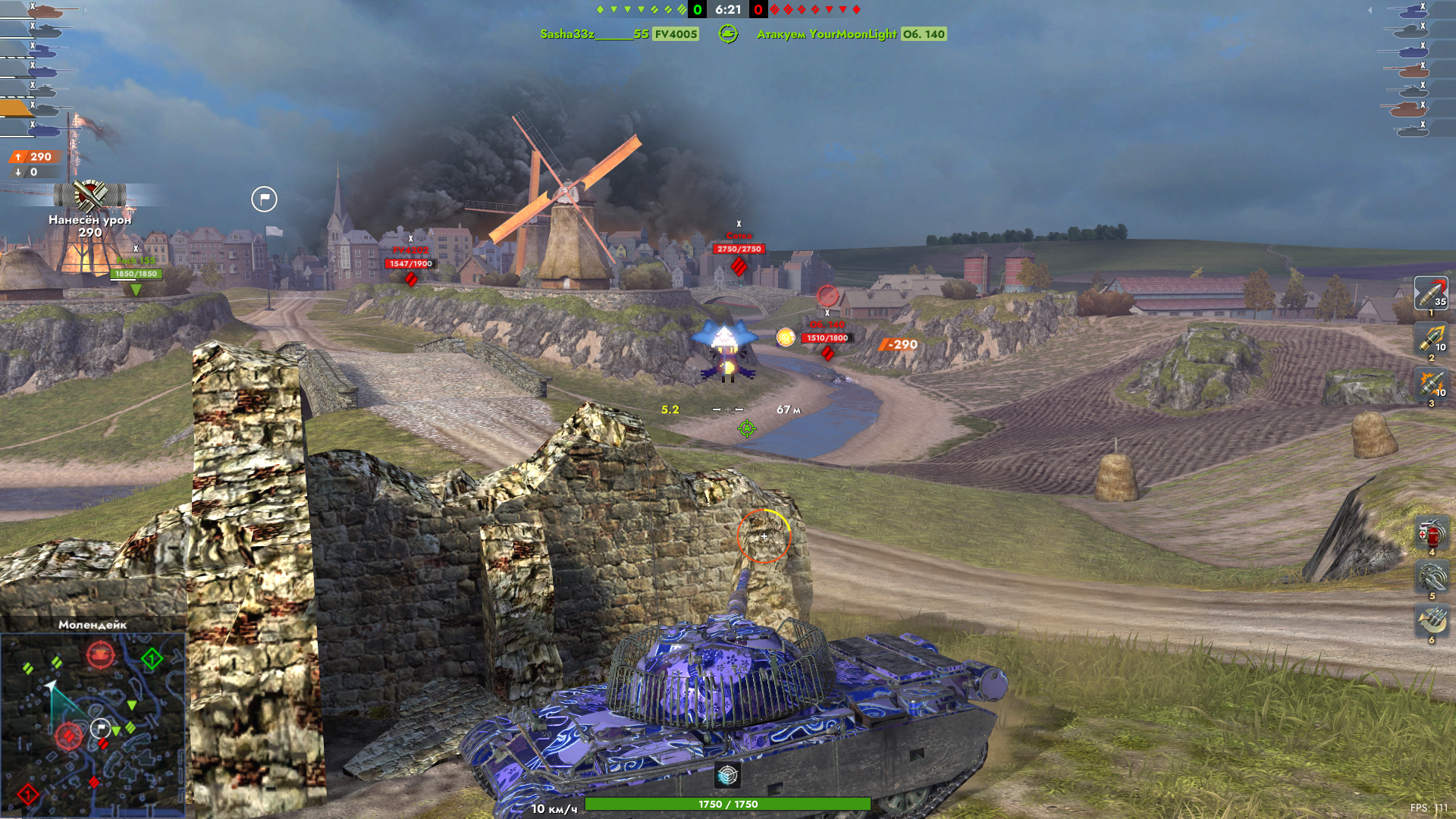The image size is (1456, 819).
Task: Select the standard shell with 35 rounds
Action: tap(1430, 293)
